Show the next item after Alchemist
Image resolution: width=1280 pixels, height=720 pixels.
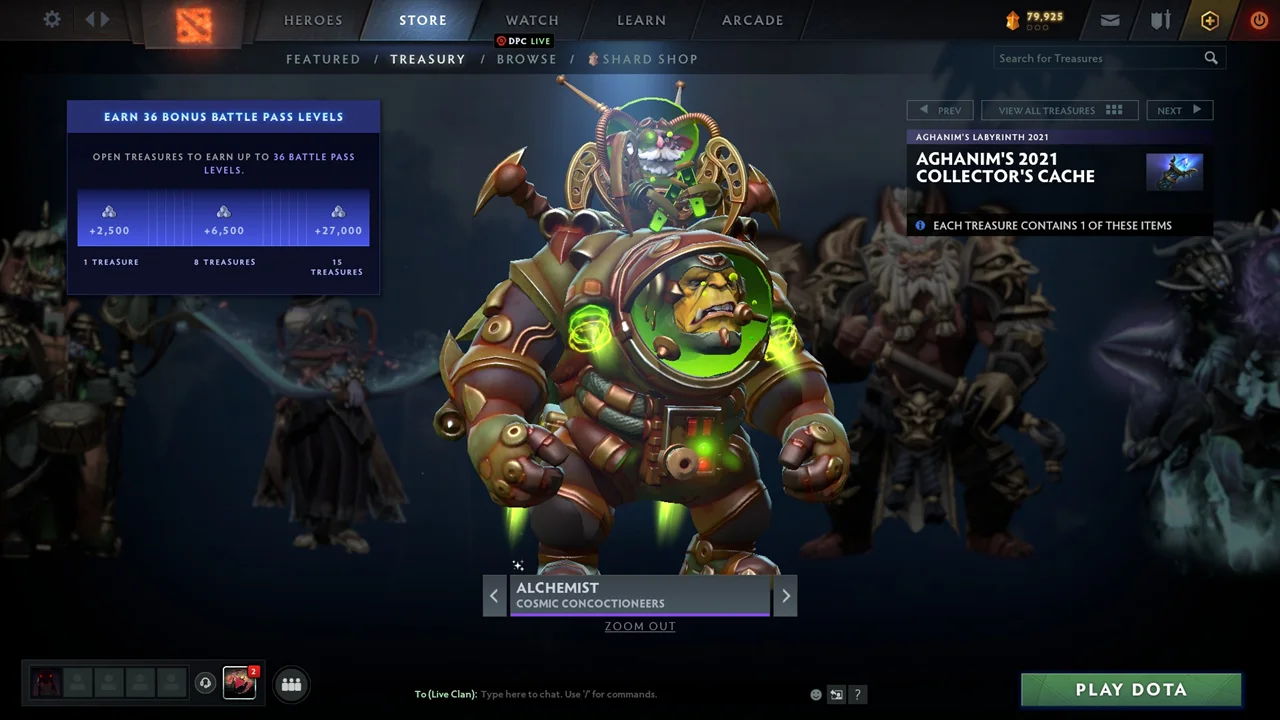(x=785, y=596)
